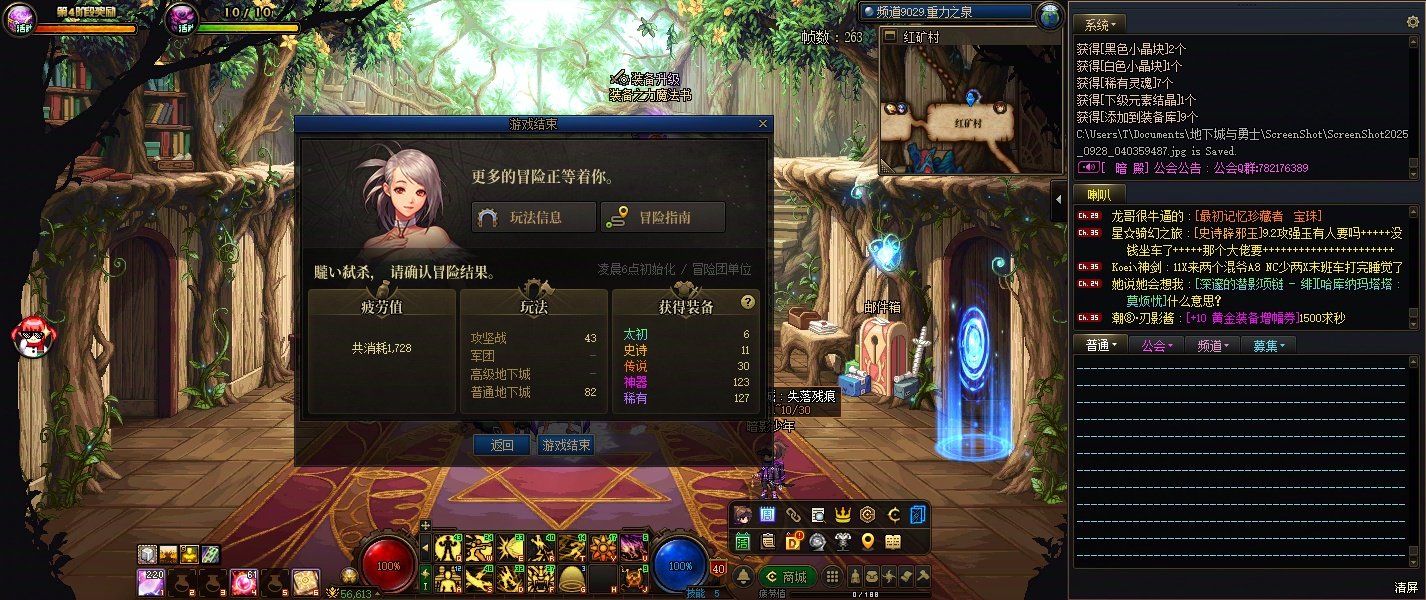Click the notification bell icon
1426x600 pixels.
coord(744,577)
